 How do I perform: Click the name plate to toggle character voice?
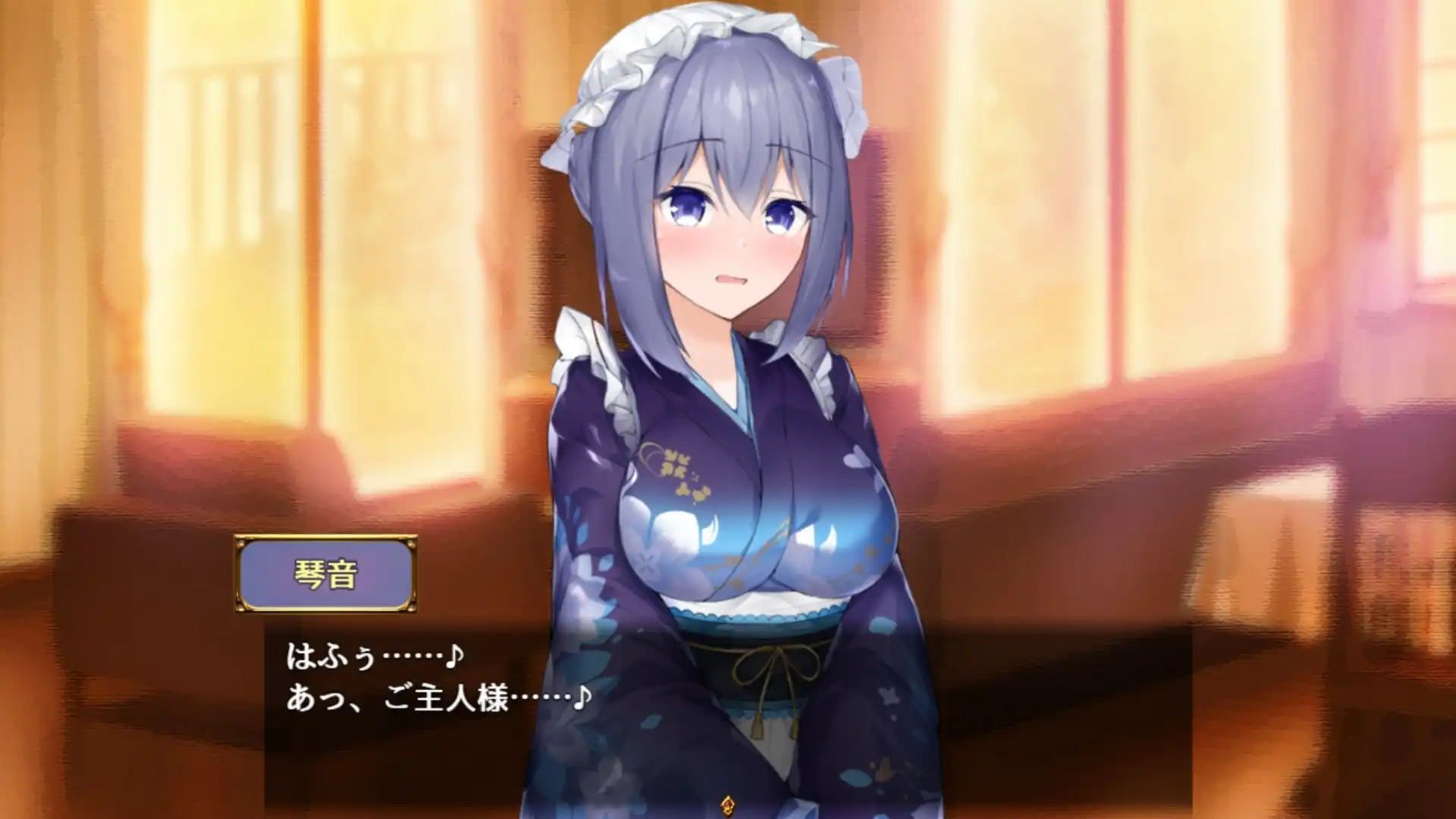tap(326, 574)
